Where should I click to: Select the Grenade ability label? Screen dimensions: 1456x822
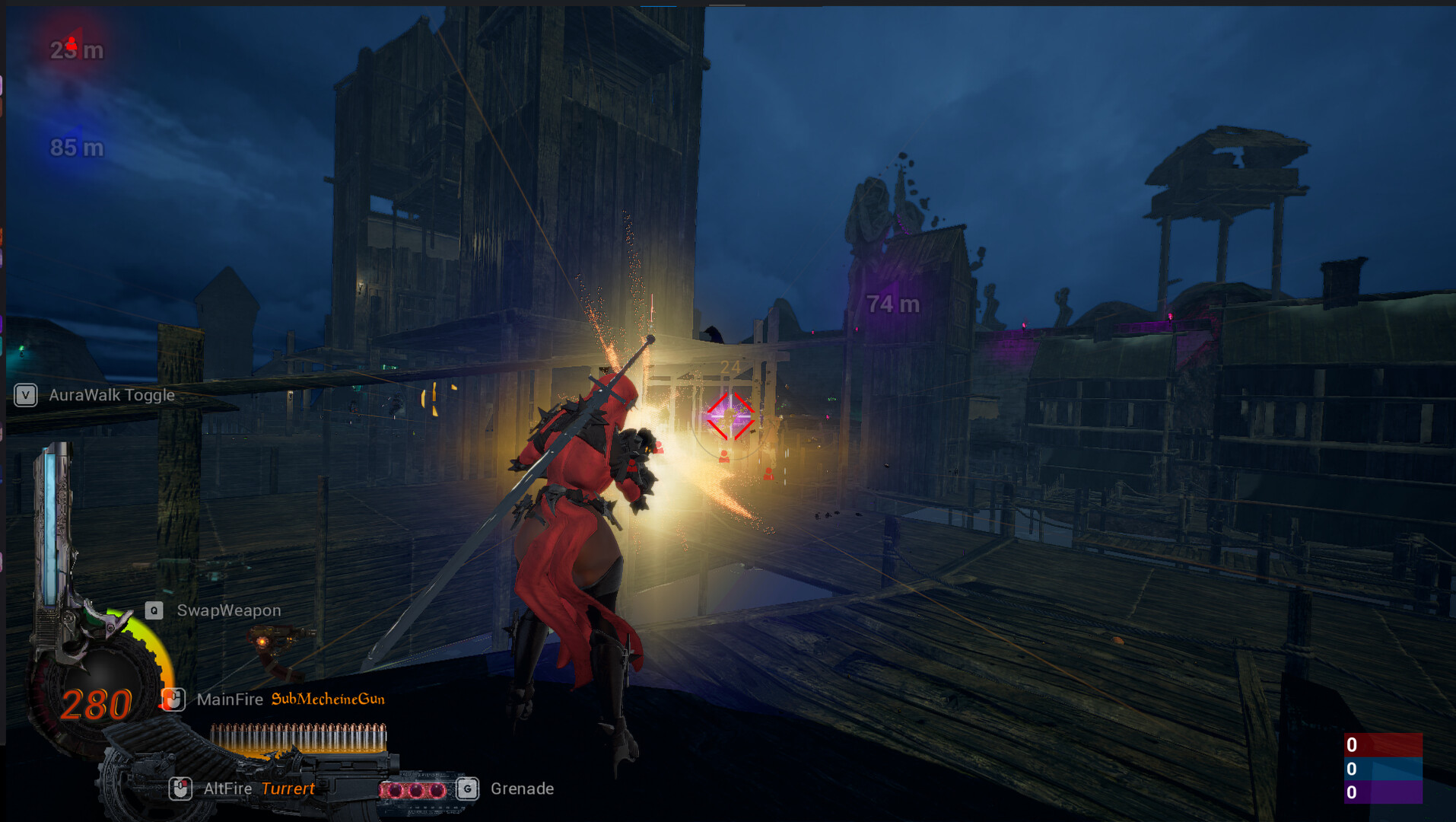[522, 789]
